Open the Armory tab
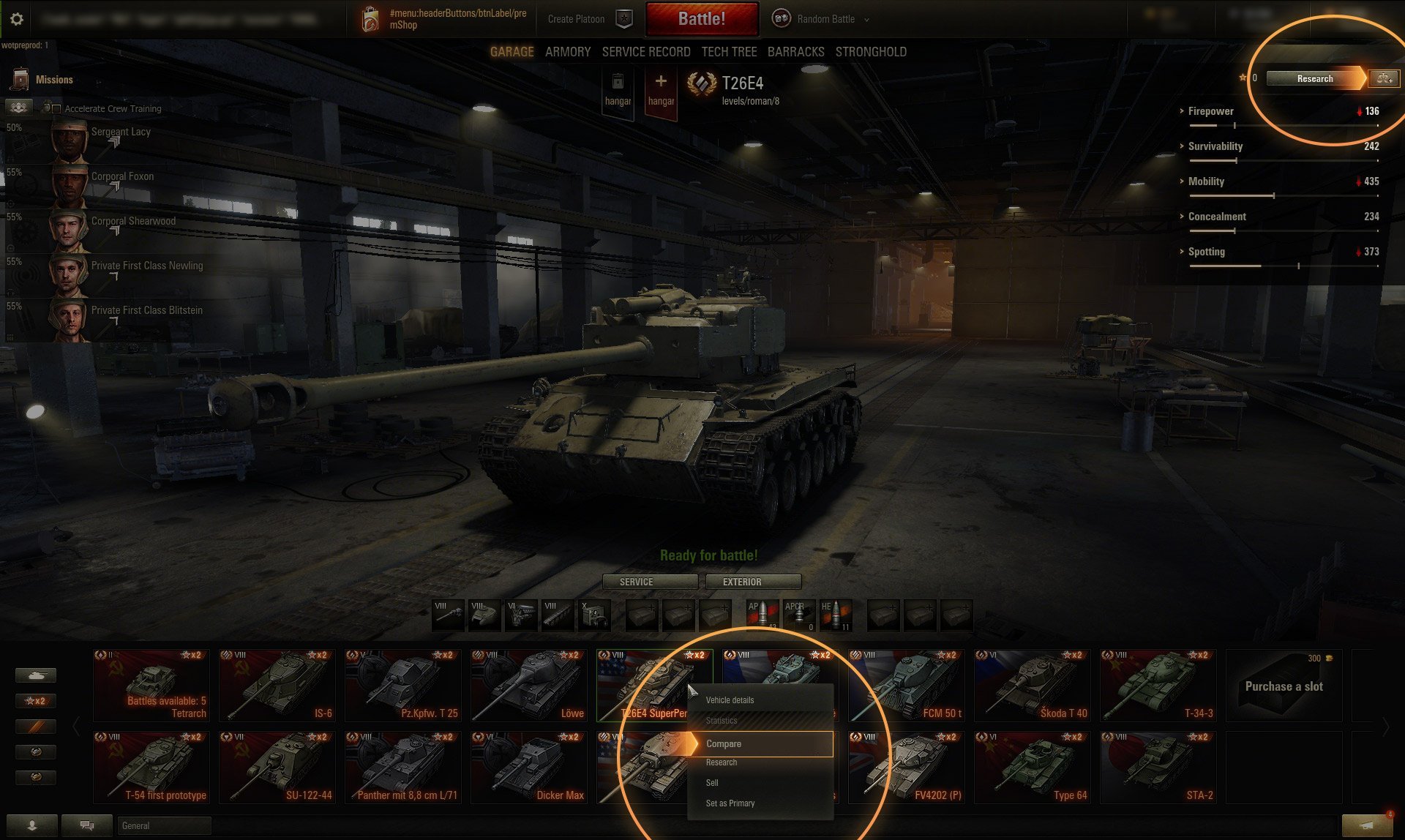1405x840 pixels. (x=567, y=52)
